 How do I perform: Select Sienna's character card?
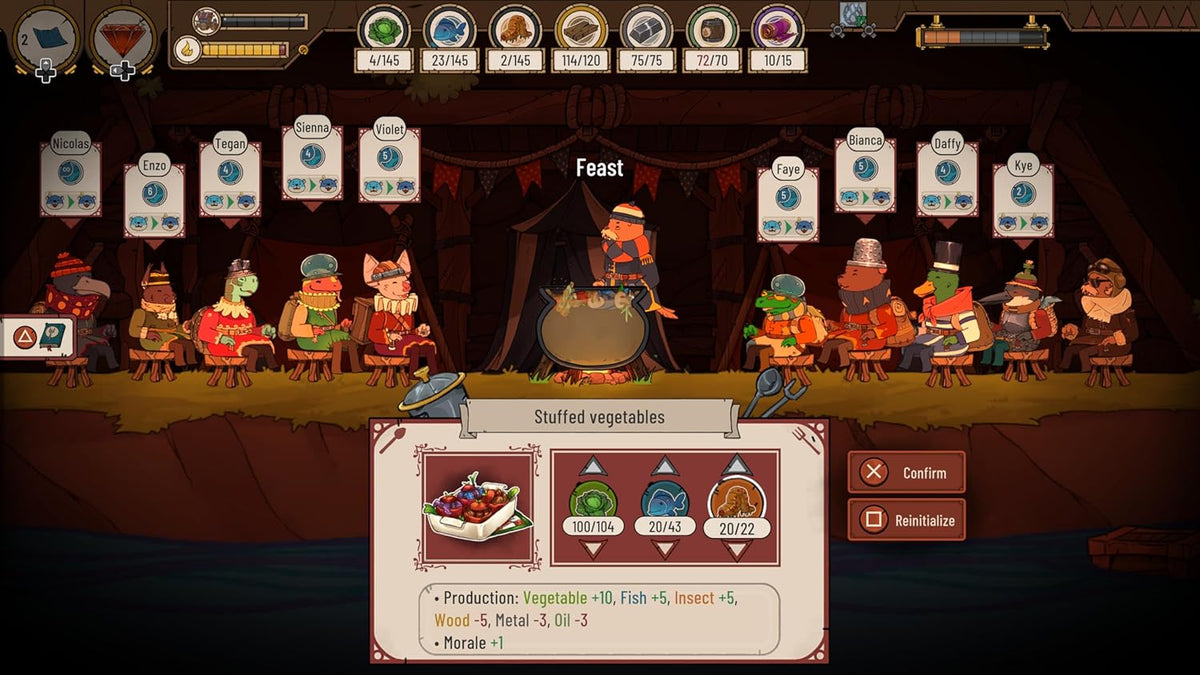tap(312, 162)
